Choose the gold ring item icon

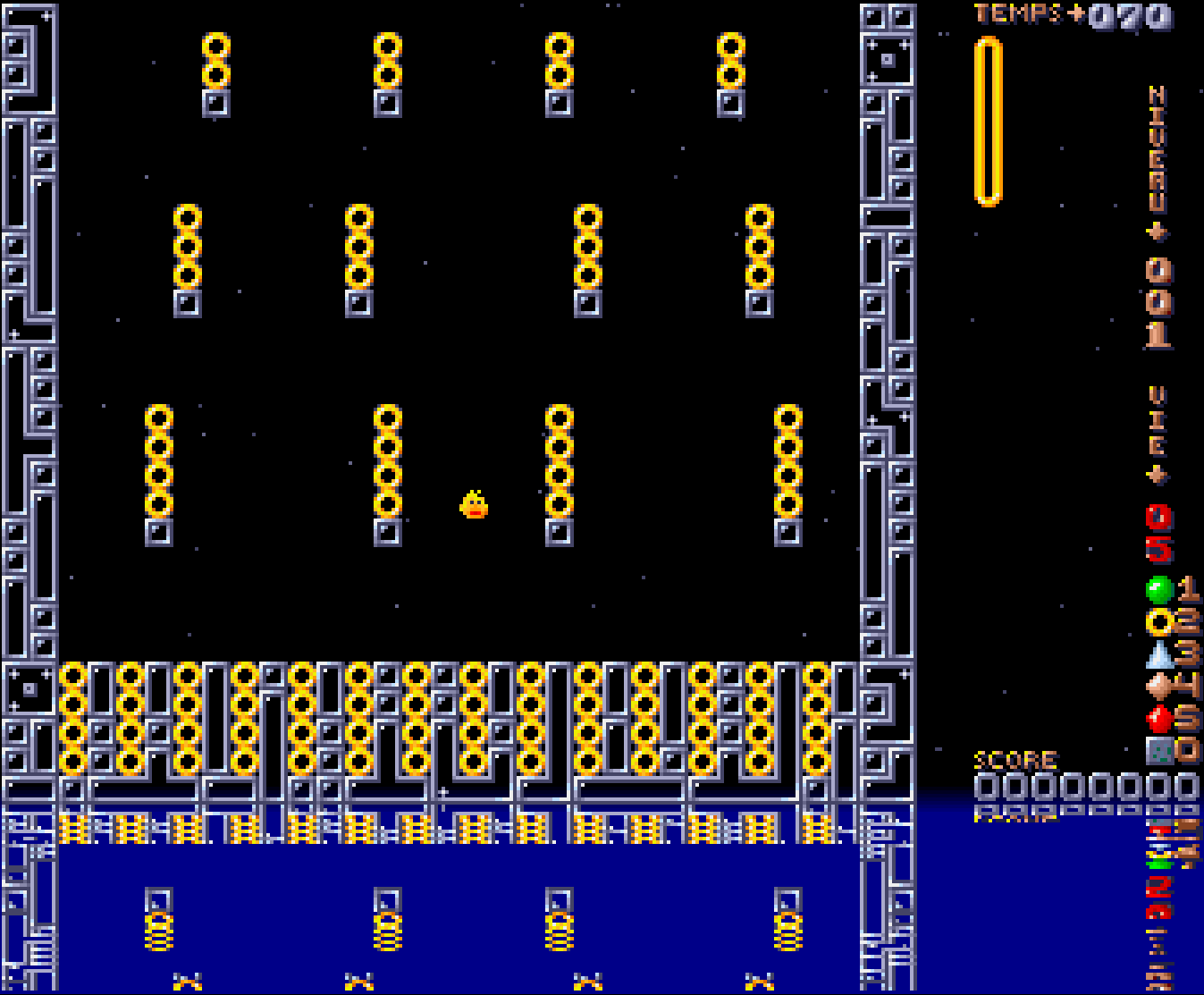click(x=1159, y=621)
